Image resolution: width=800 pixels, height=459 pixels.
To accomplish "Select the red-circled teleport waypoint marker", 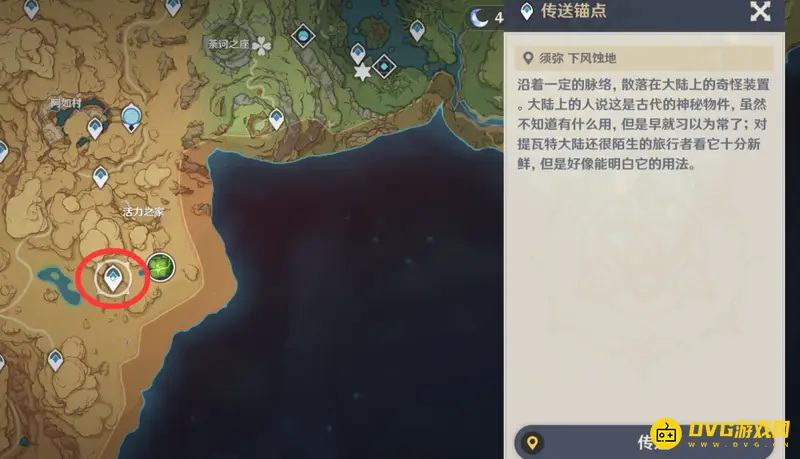I will 114,277.
